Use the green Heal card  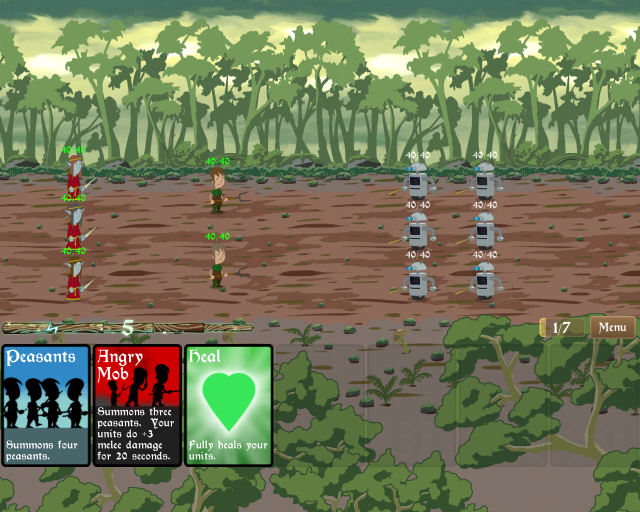click(228, 405)
